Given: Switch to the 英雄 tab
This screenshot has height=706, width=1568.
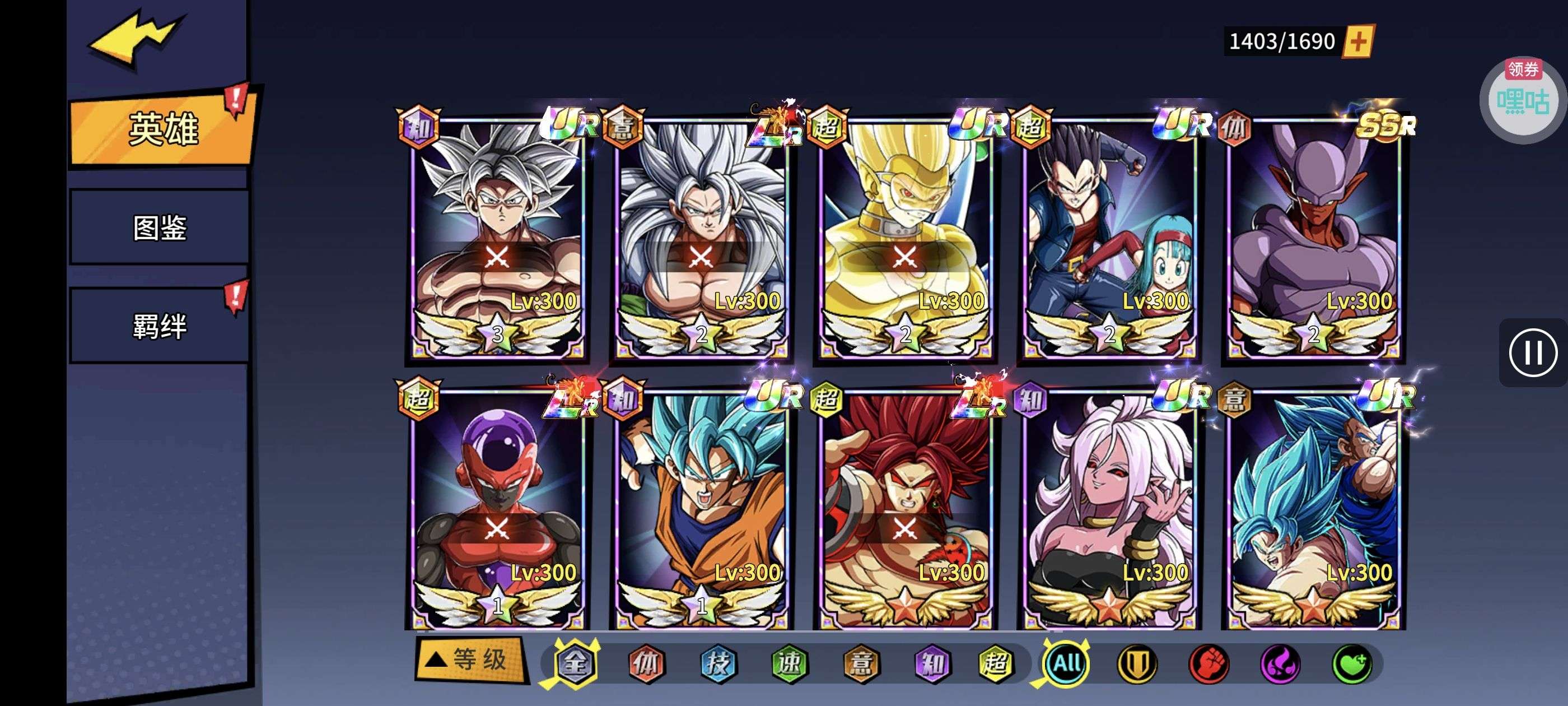Looking at the screenshot, I should coord(162,129).
